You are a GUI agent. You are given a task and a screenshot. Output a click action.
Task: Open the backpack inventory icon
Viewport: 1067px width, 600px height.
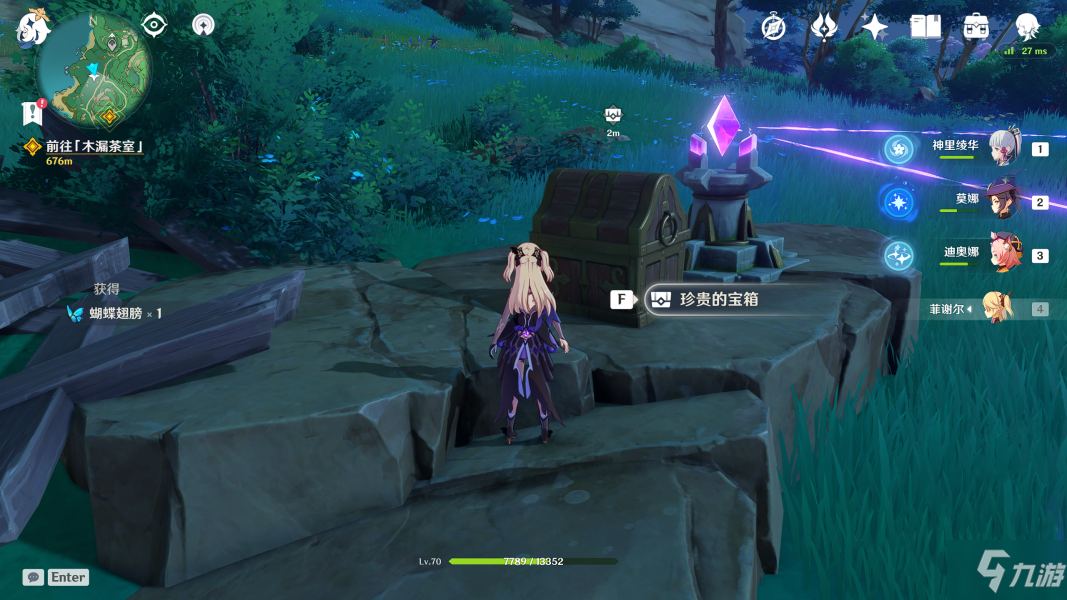click(976, 27)
